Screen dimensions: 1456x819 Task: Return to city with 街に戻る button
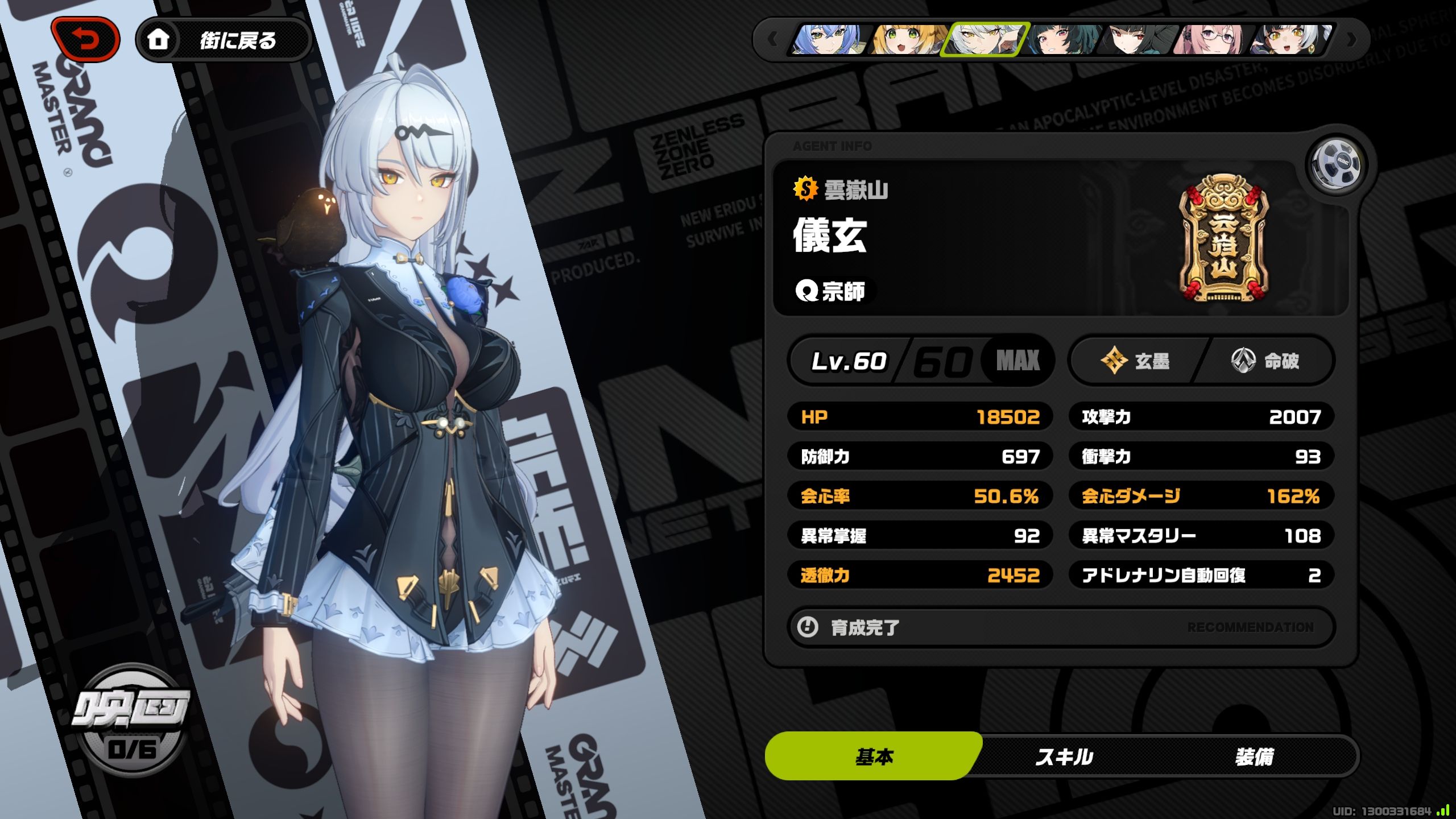224,40
